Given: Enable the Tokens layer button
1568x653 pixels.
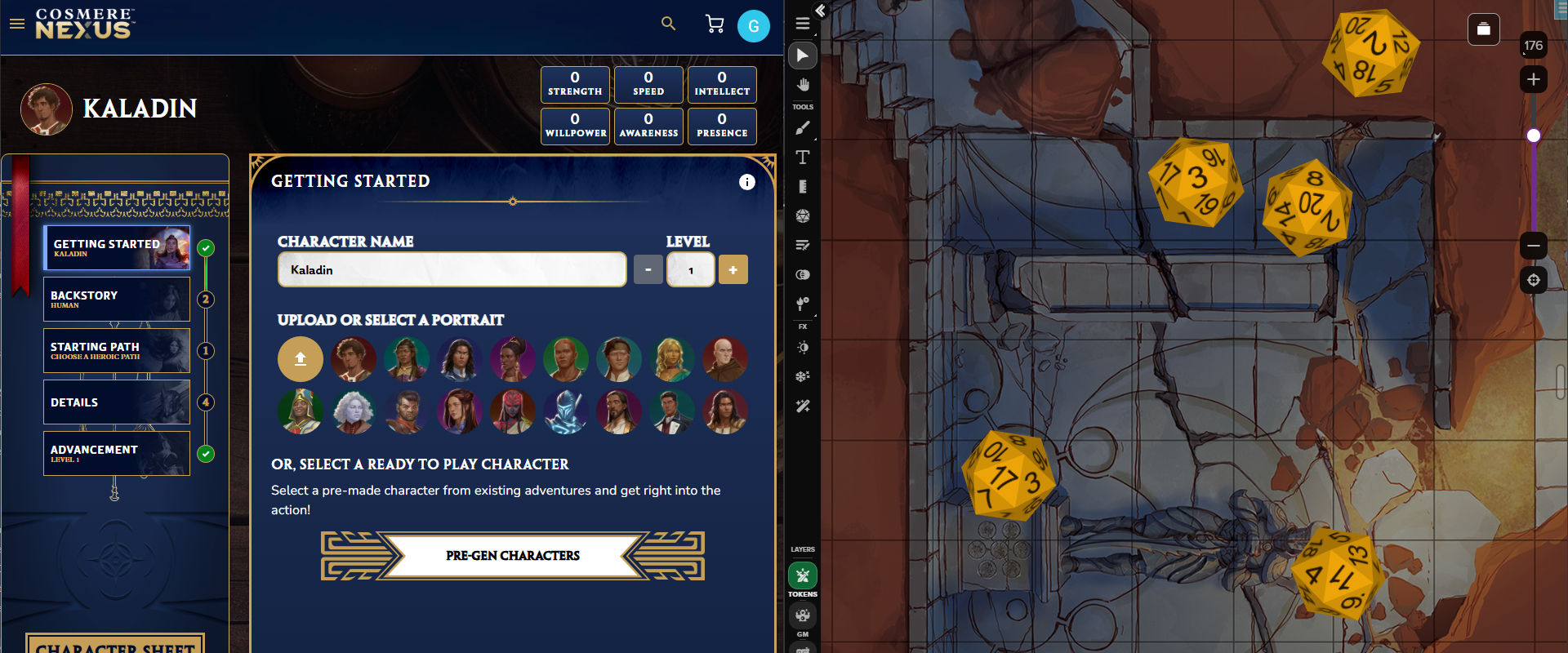Looking at the screenshot, I should click(803, 575).
